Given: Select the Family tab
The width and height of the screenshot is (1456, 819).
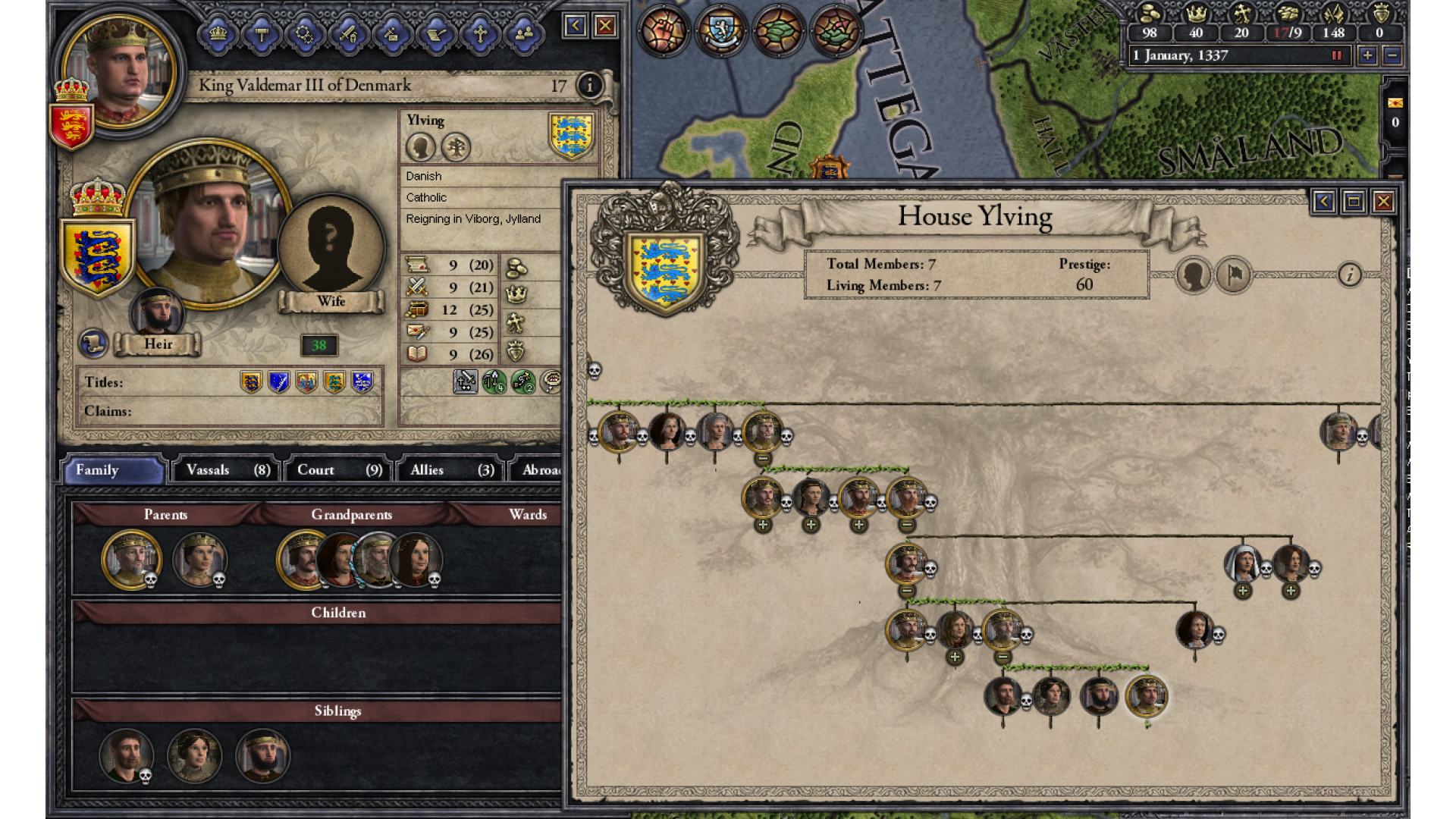Looking at the screenshot, I should coord(114,470).
